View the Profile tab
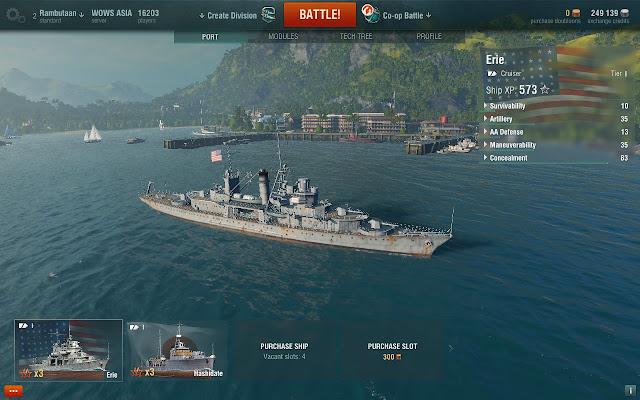Viewport: 640px width, 400px height. [429, 36]
